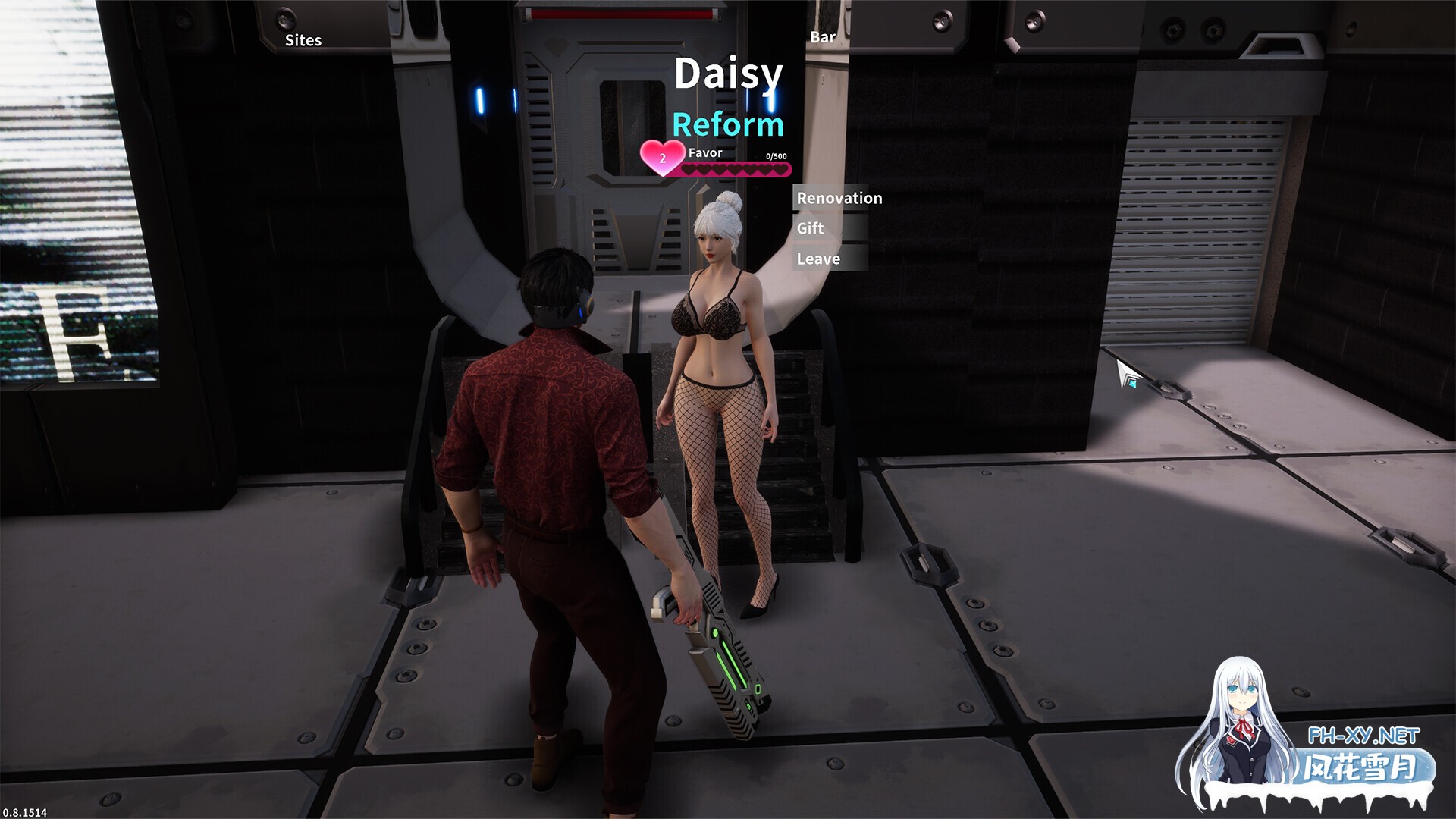Click Daisy's name title
The width and height of the screenshot is (1456, 819).
pyautogui.click(x=727, y=74)
